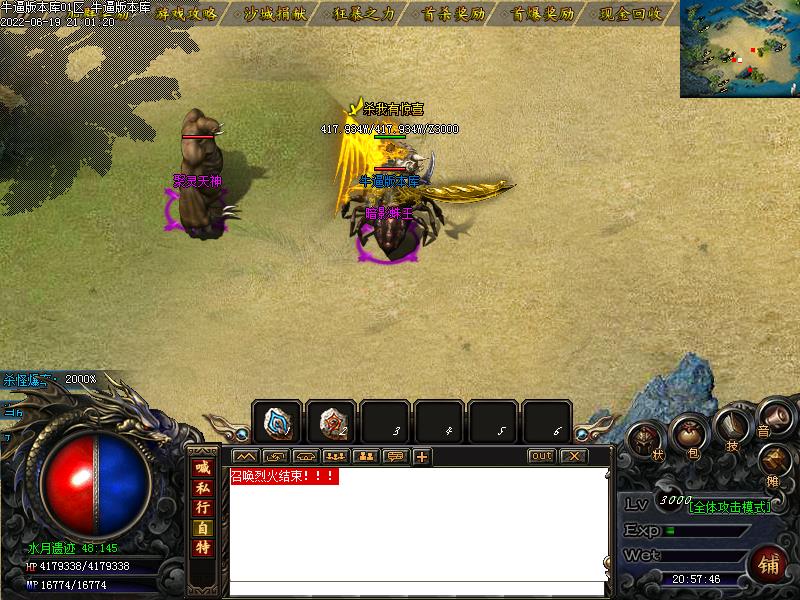
Task: Open the skills (技) book icon
Action: tap(732, 429)
